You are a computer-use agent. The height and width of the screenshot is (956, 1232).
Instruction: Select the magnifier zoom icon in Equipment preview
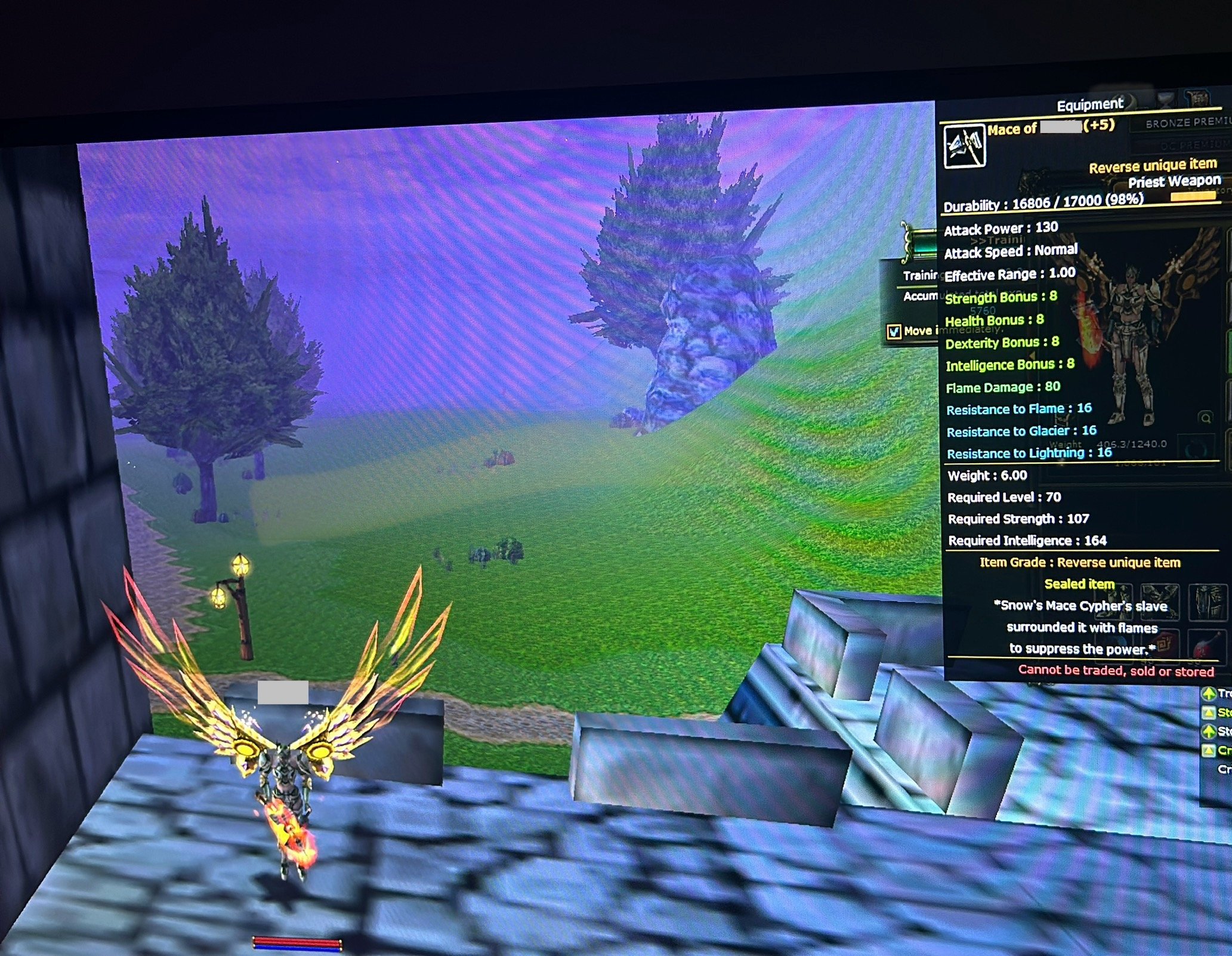[1206, 418]
